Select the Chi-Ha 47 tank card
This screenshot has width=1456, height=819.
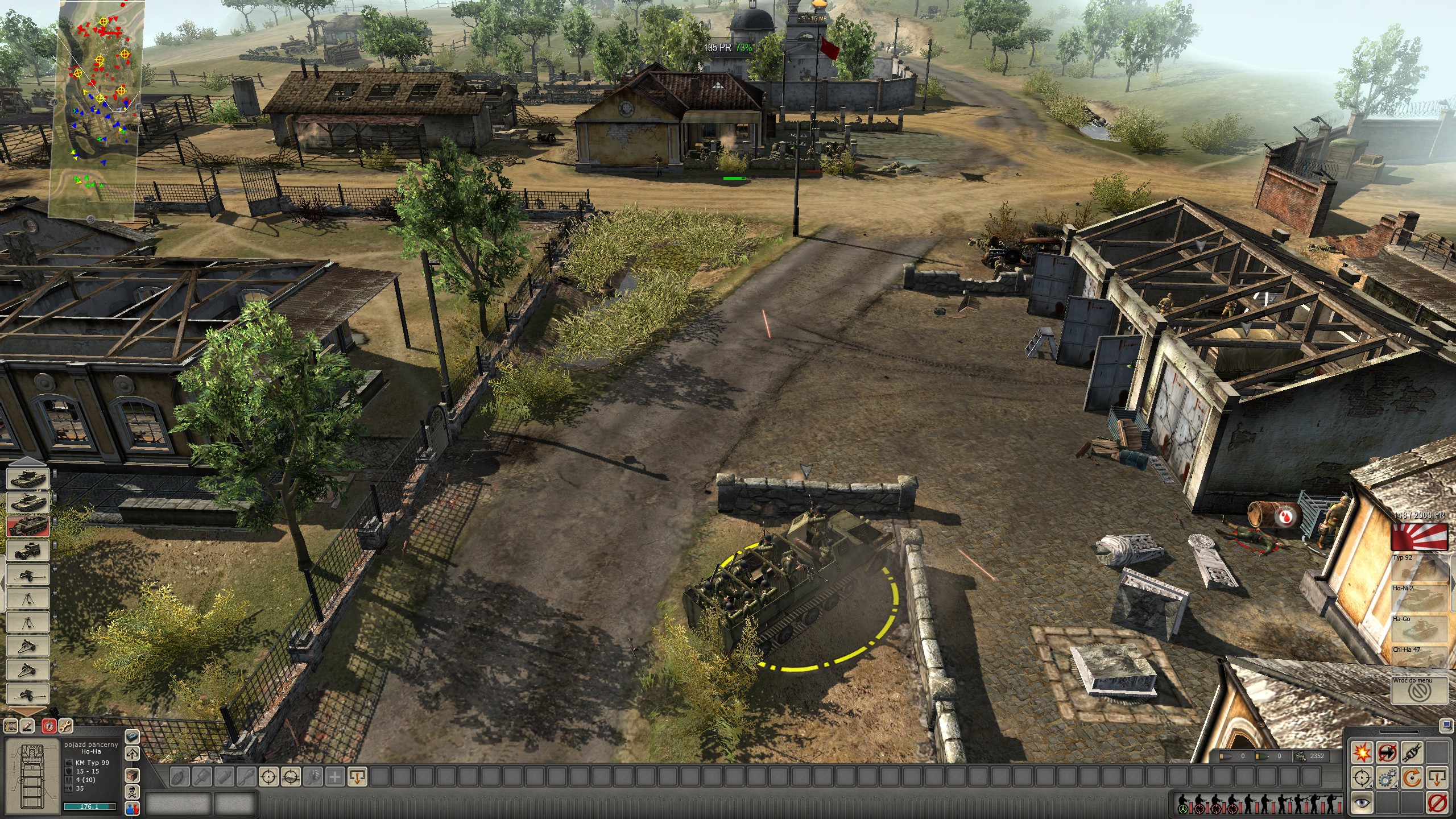1420,660
